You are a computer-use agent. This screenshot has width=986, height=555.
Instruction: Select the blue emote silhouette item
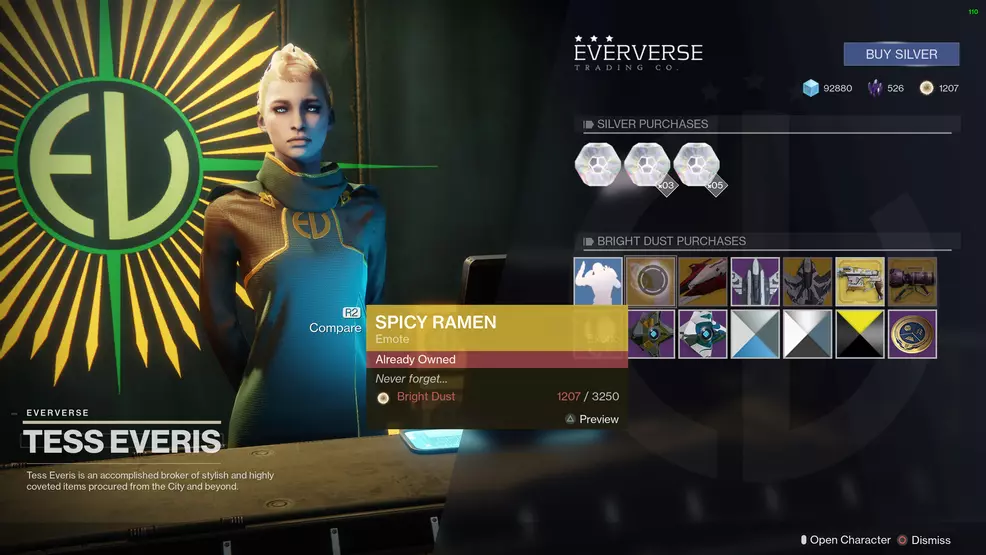point(598,282)
